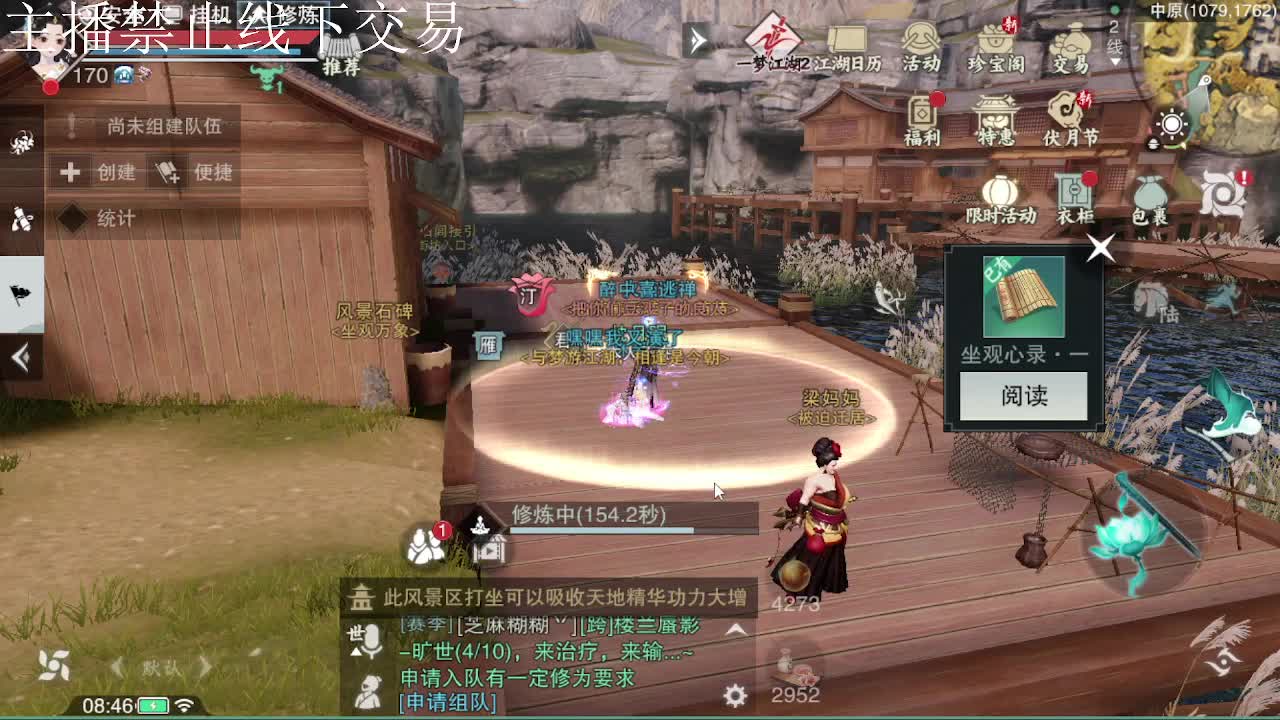Open the 交易 trading interface

1070,45
